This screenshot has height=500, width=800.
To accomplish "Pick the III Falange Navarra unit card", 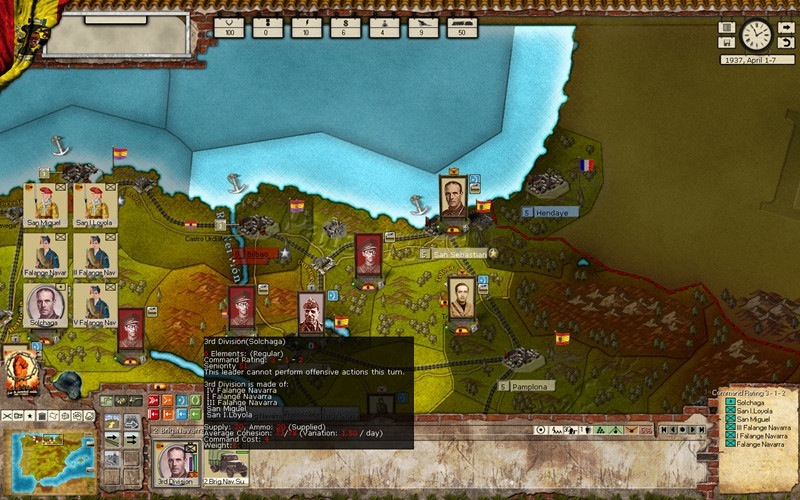I will click(96, 255).
